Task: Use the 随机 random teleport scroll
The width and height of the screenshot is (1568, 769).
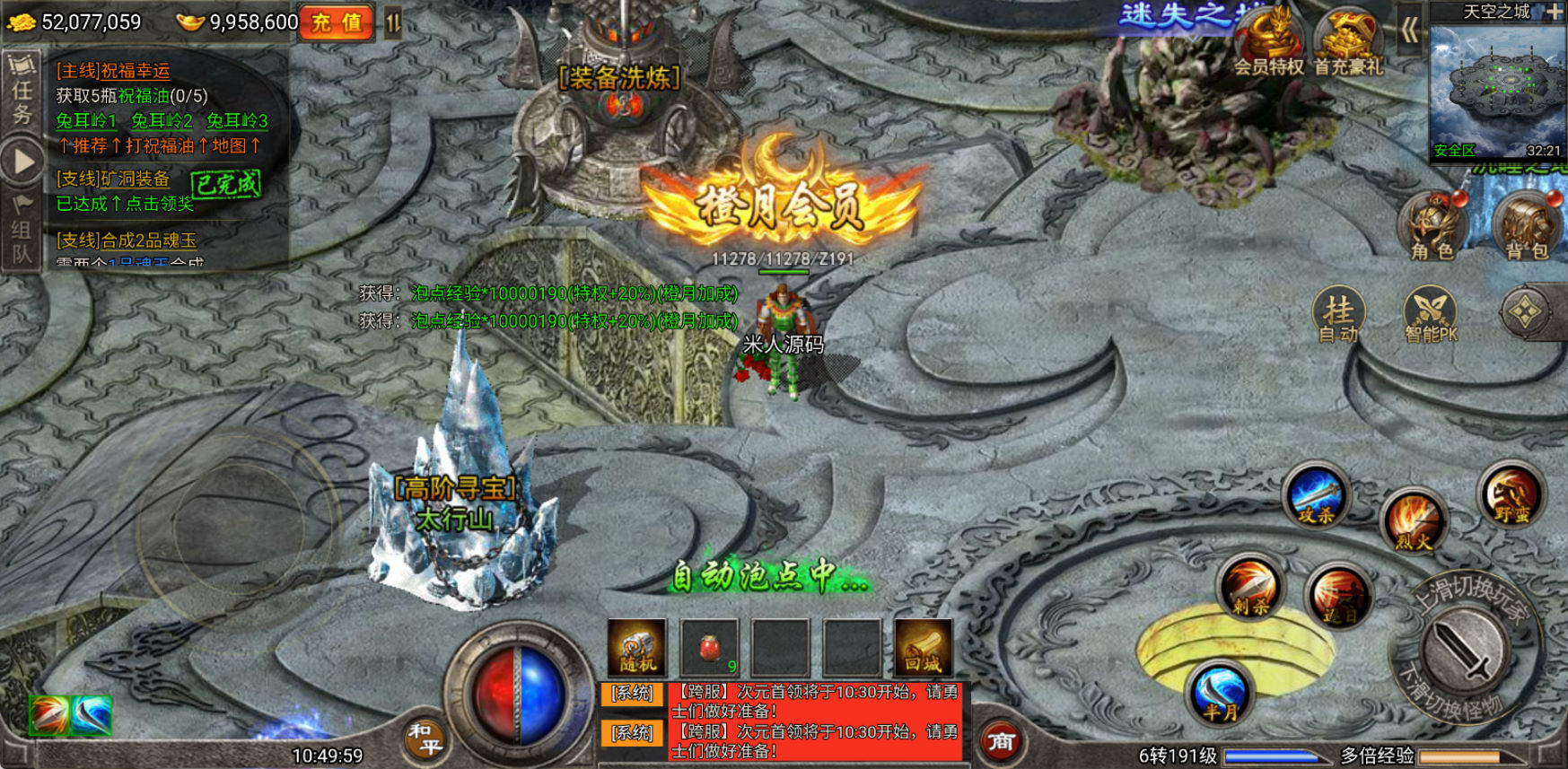Action: [x=637, y=647]
